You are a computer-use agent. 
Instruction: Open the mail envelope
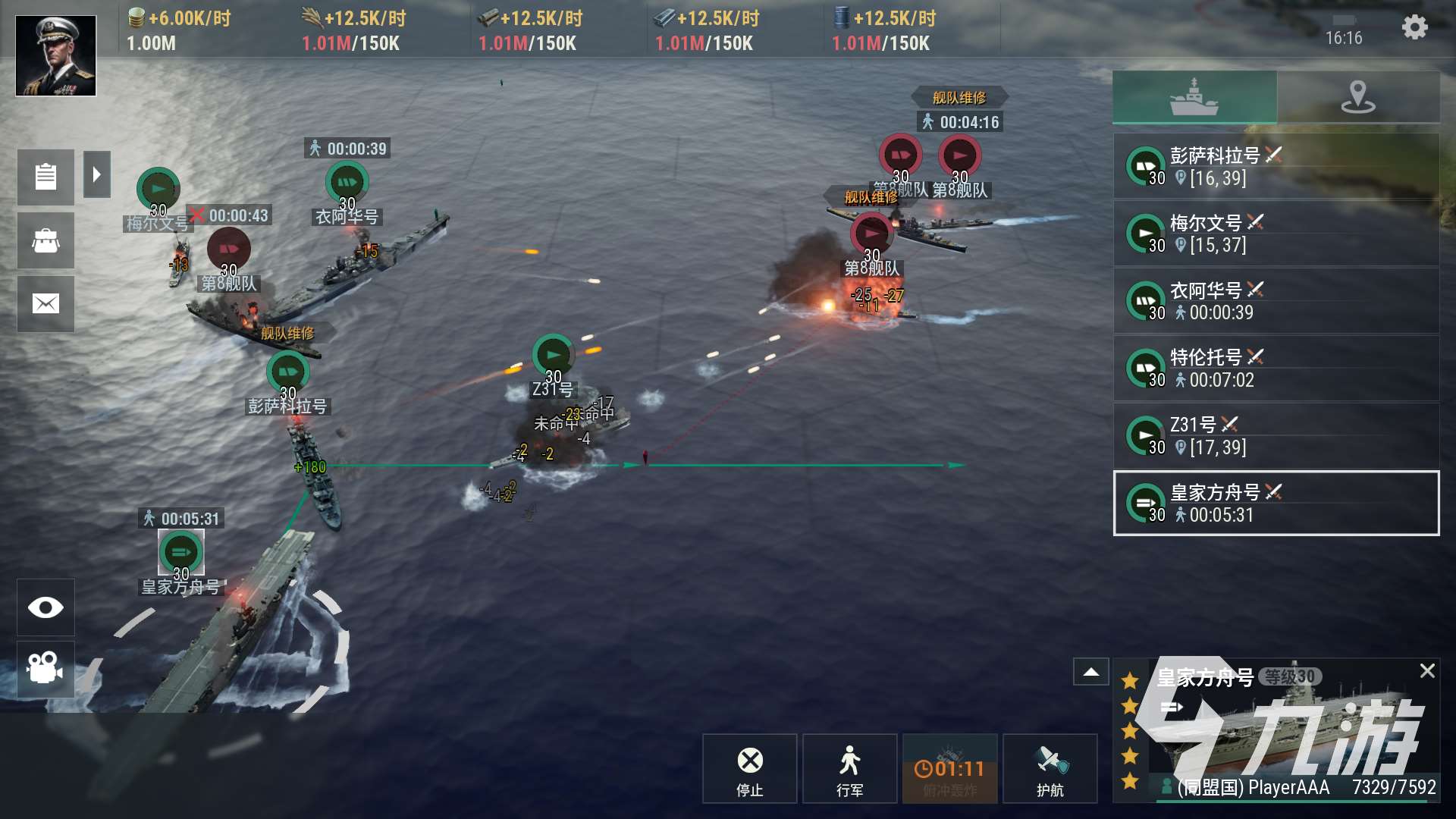45,304
